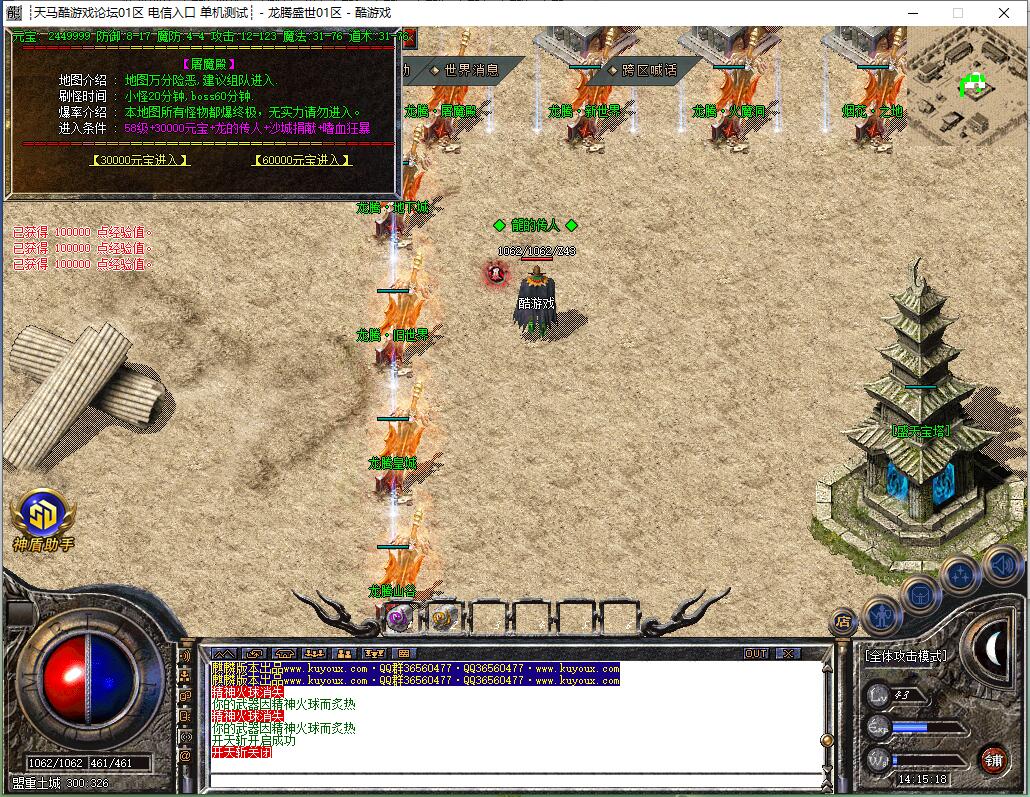The width and height of the screenshot is (1030, 797).
Task: Close the game window
Action: [x=1003, y=13]
